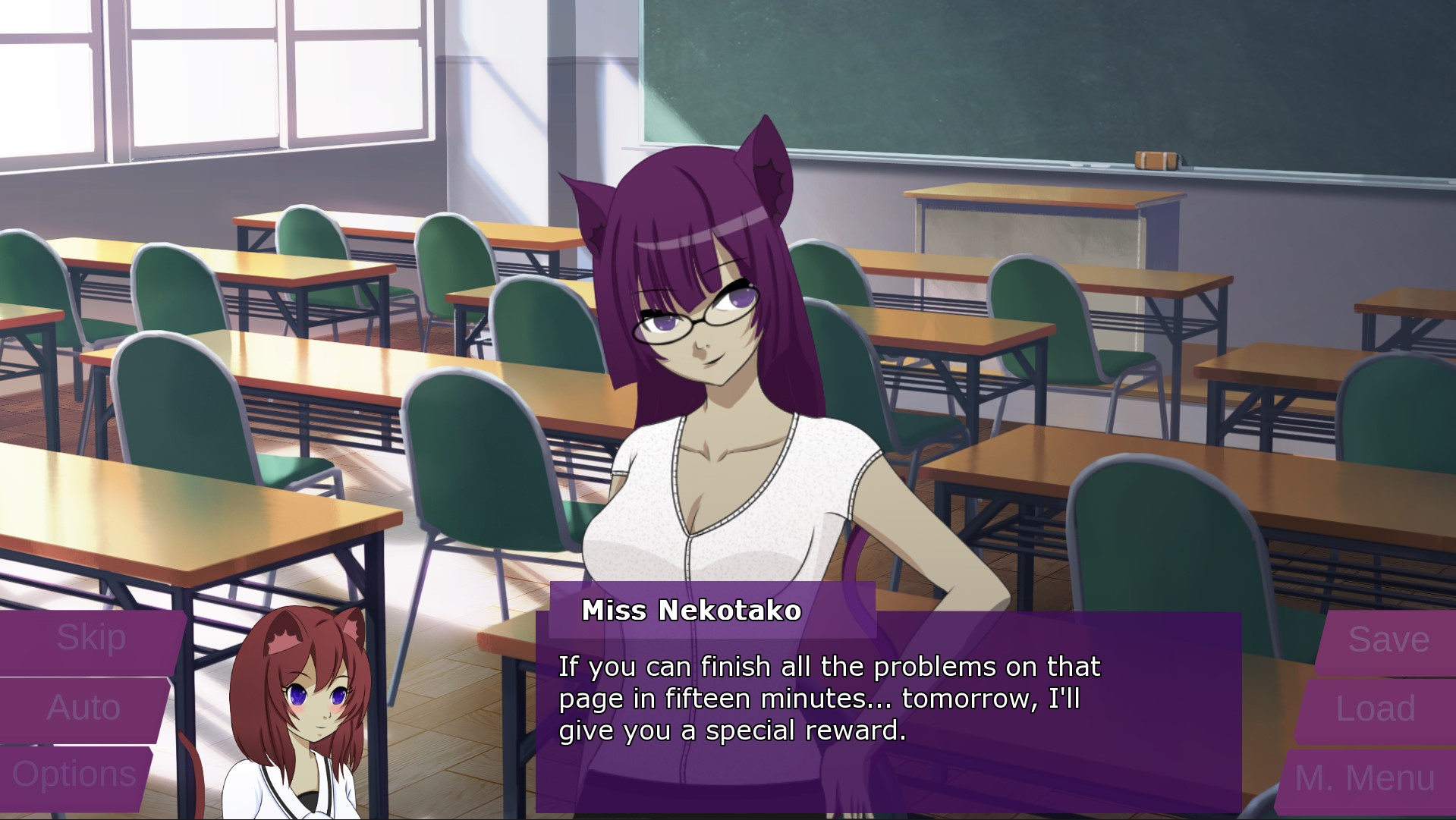This screenshot has height=820, width=1456.
Task: Return to the M. Menu
Action: coord(1365,778)
